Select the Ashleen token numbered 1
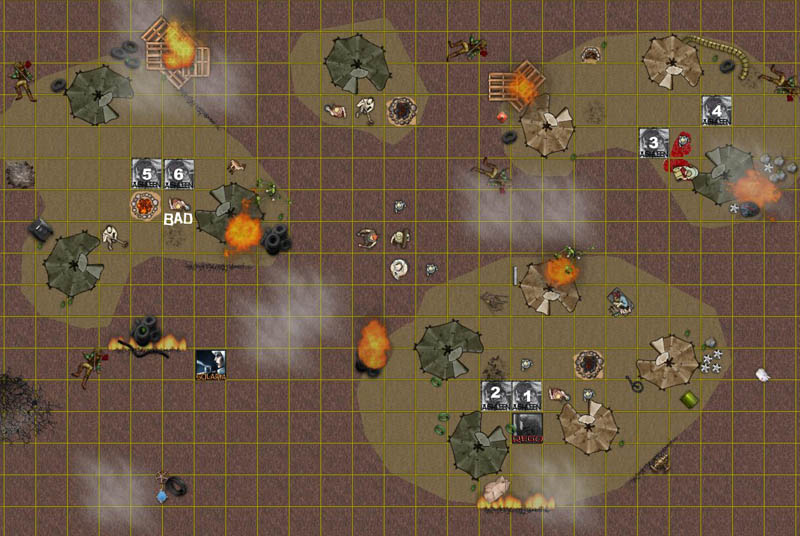 point(526,396)
